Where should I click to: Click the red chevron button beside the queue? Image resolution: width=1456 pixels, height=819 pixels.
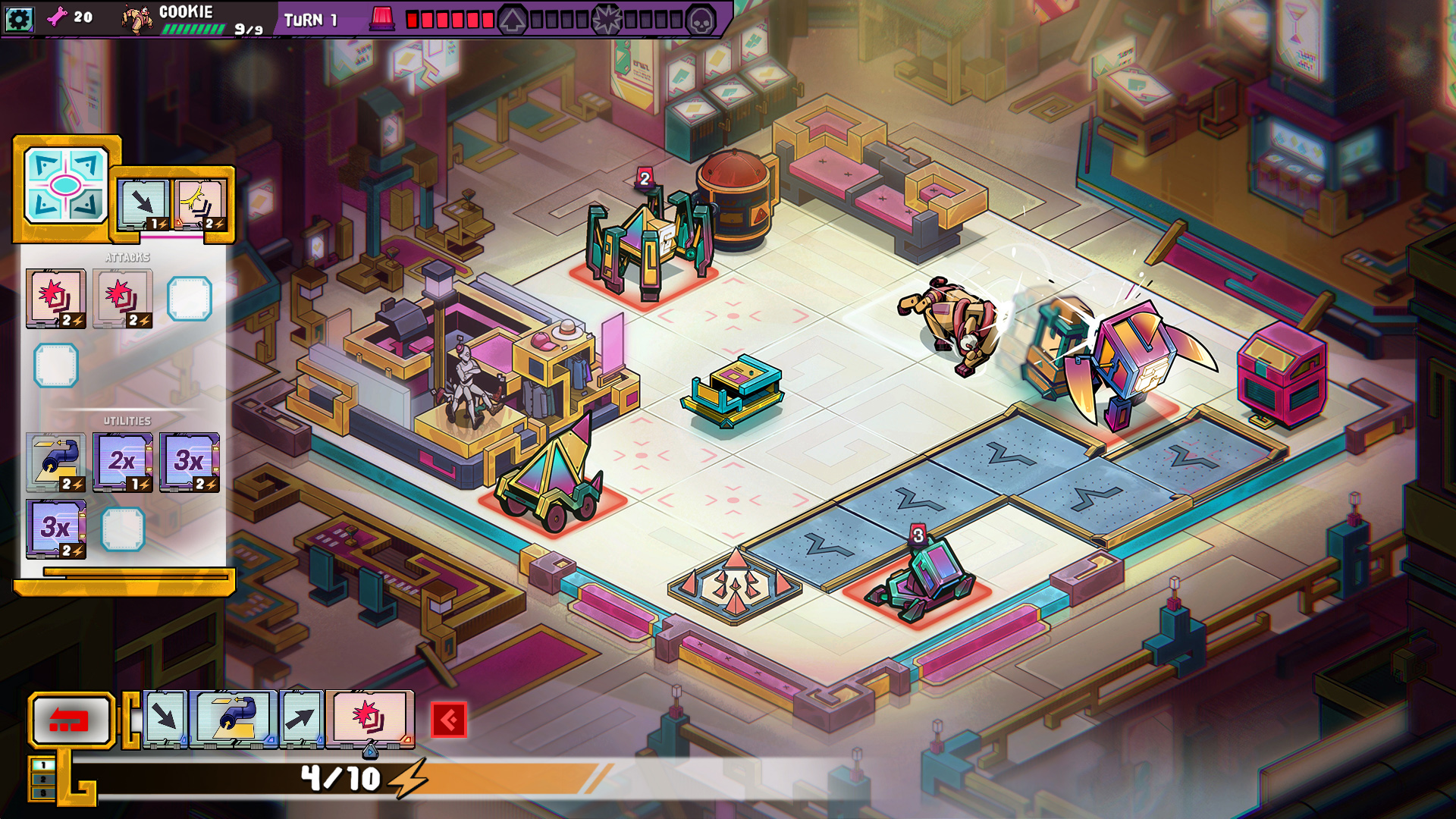coord(448,720)
